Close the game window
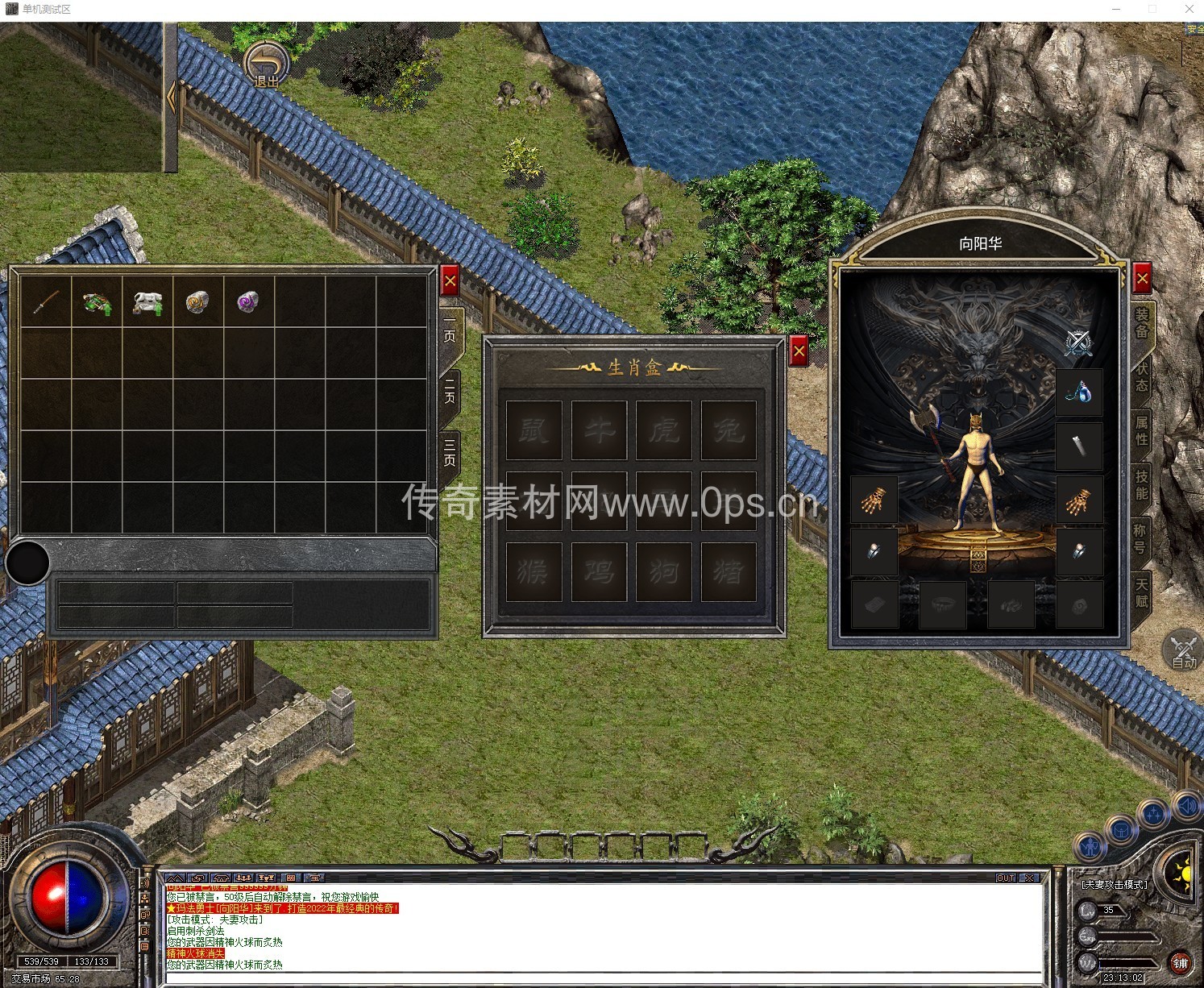The height and width of the screenshot is (988, 1204). pos(1189,9)
